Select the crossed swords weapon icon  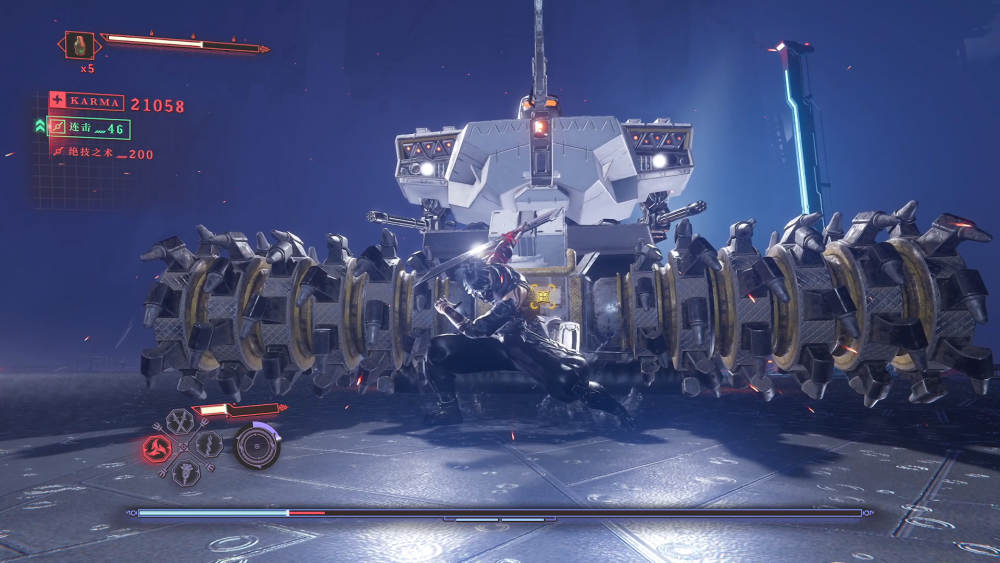[x=180, y=421]
